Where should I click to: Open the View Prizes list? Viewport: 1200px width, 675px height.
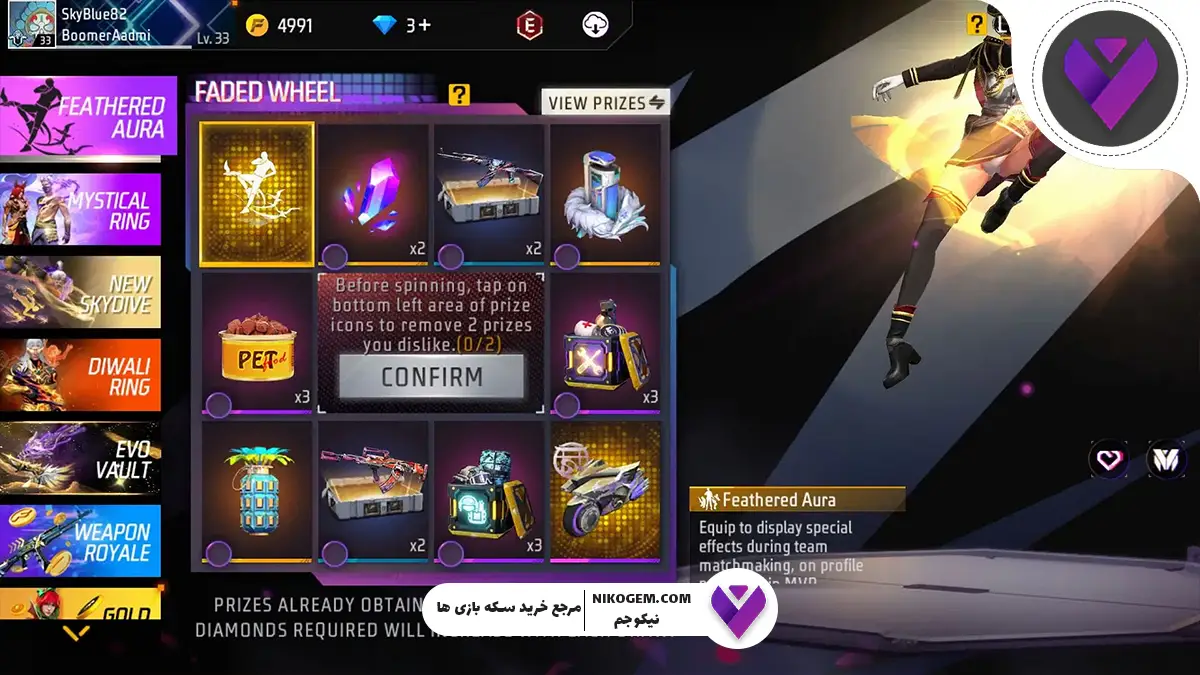pyautogui.click(x=606, y=102)
